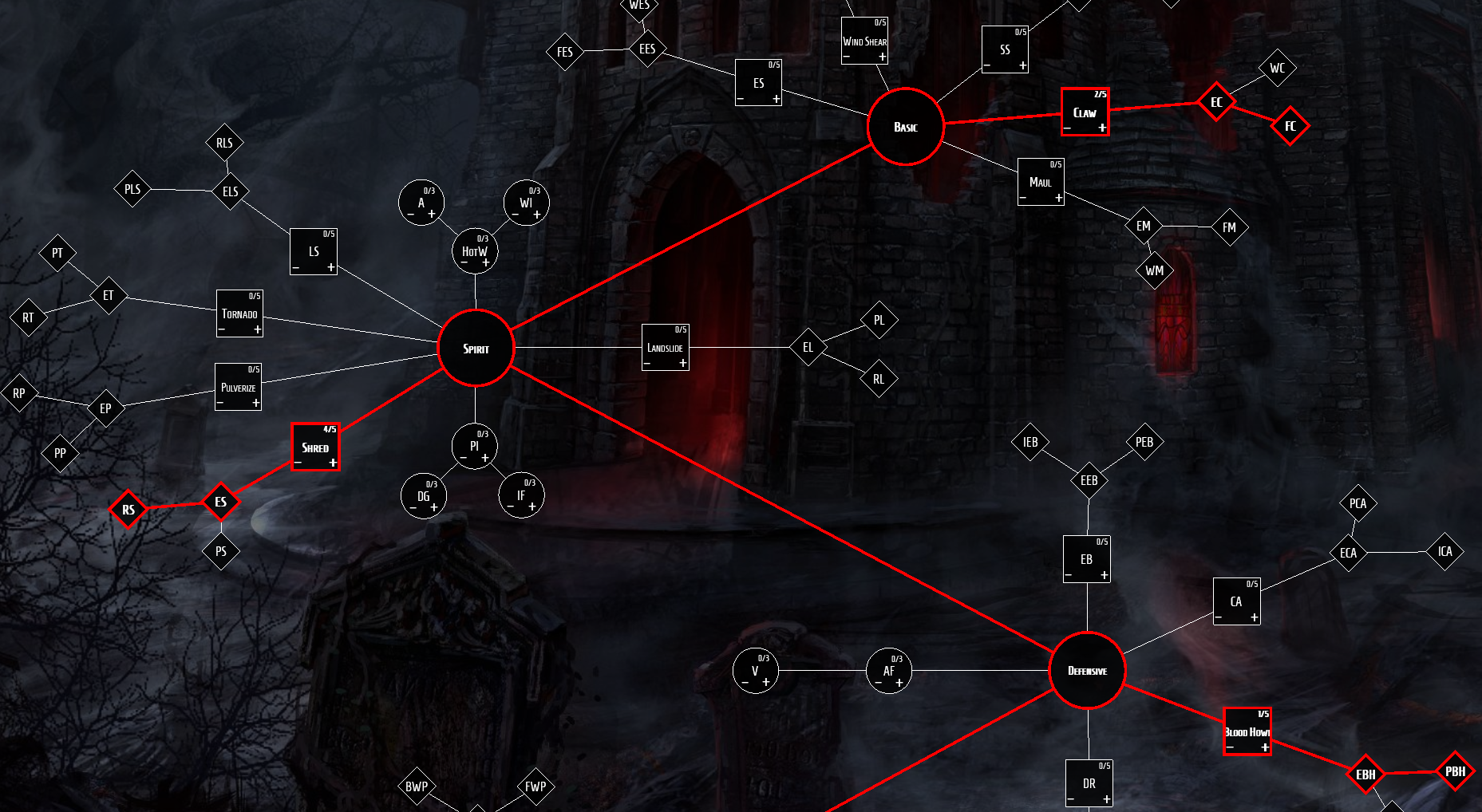Viewport: 1482px width, 812px height.
Task: Click the AF passive circle node
Action: coord(889,671)
